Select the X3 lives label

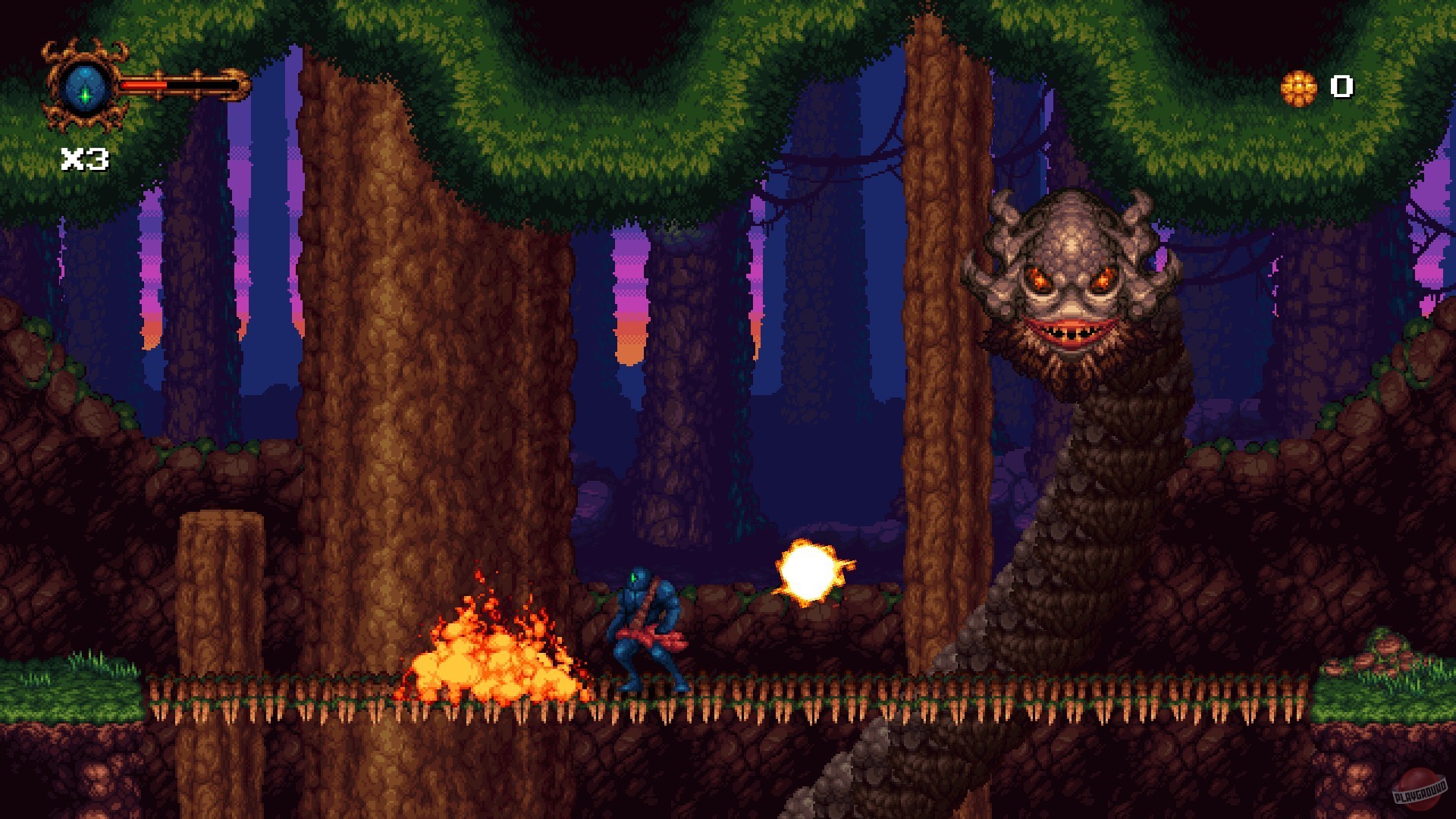tap(83, 158)
